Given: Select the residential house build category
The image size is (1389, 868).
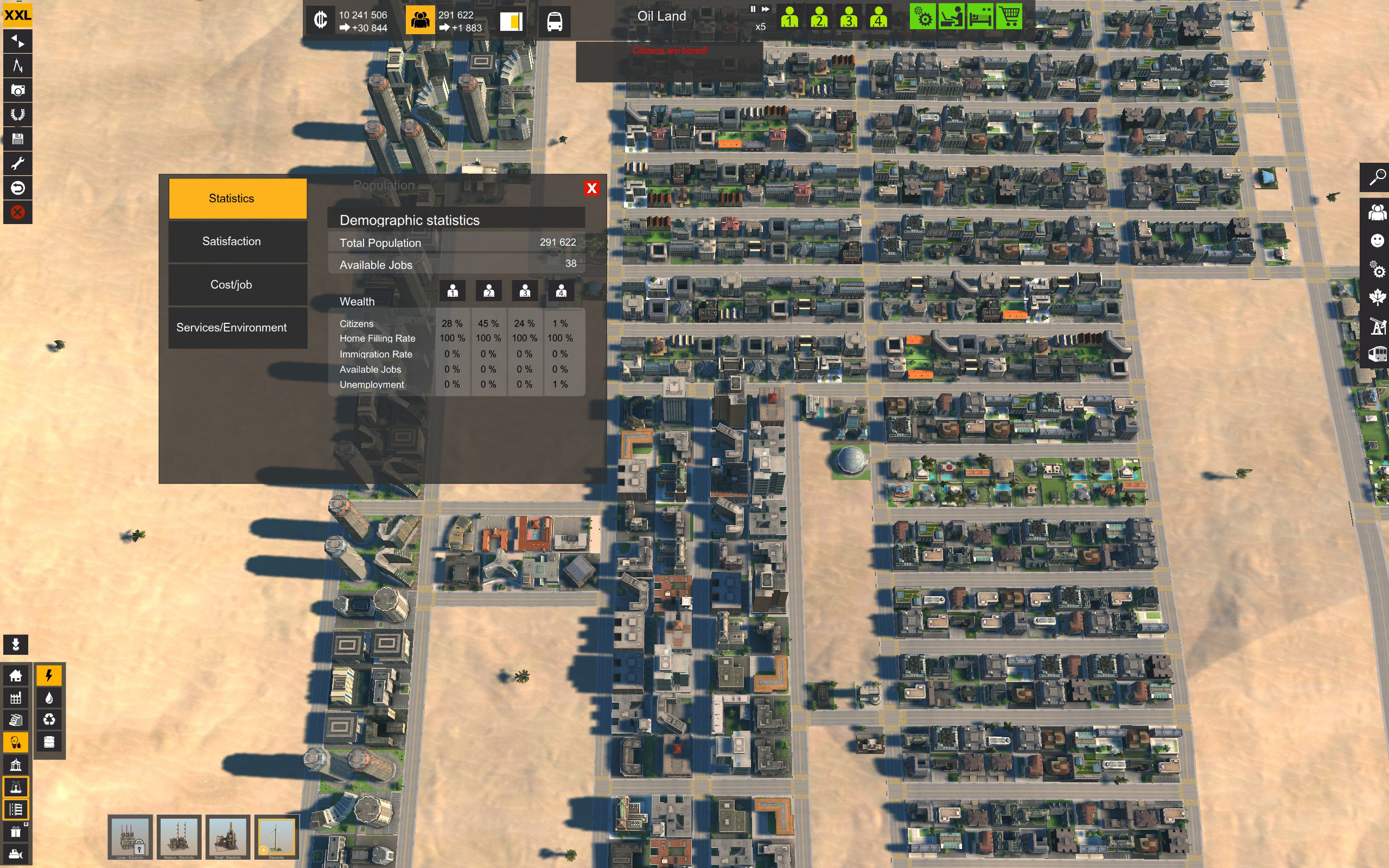Looking at the screenshot, I should coord(16,676).
